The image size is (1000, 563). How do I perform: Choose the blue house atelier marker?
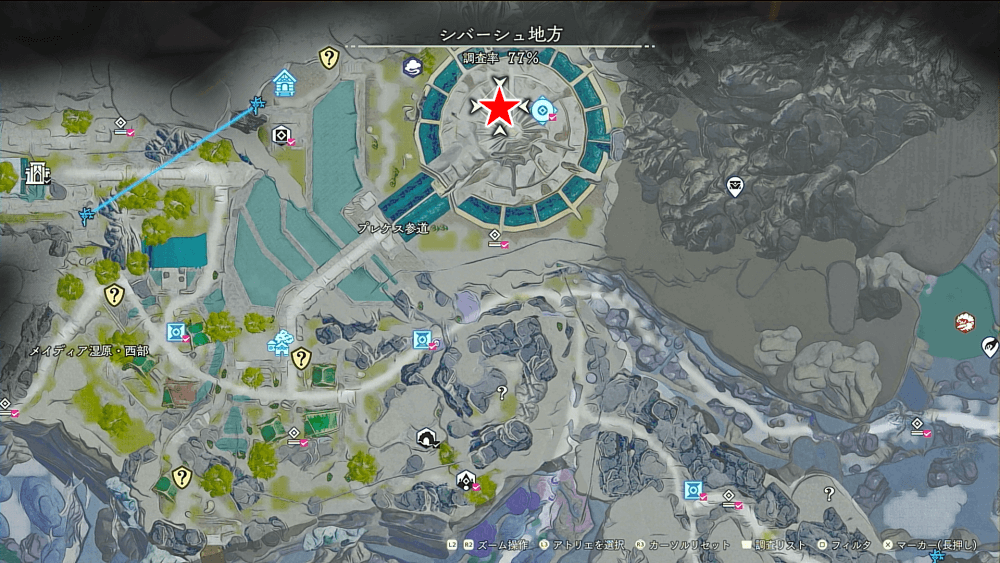pos(285,83)
